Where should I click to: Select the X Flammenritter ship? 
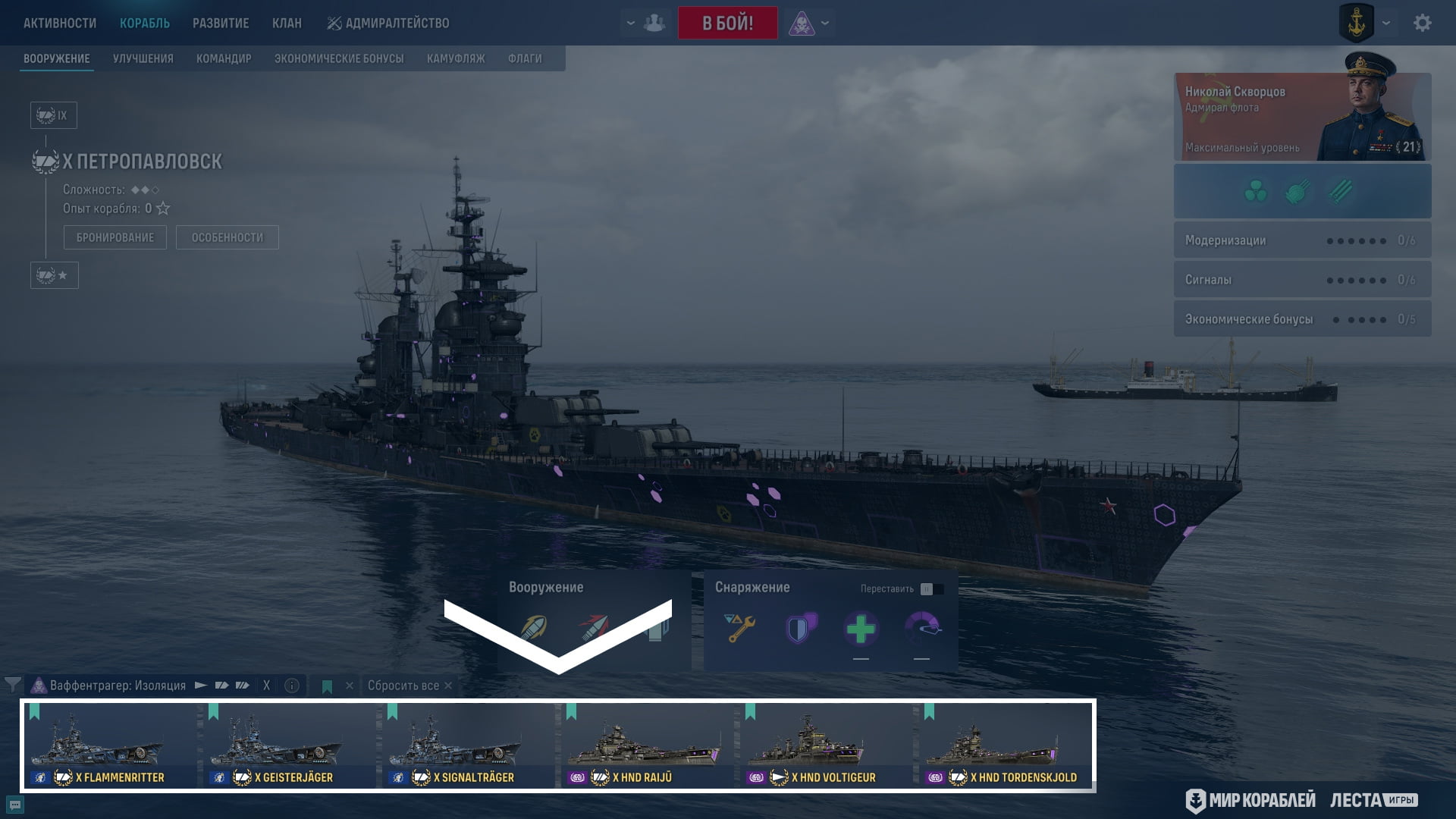tap(111, 745)
